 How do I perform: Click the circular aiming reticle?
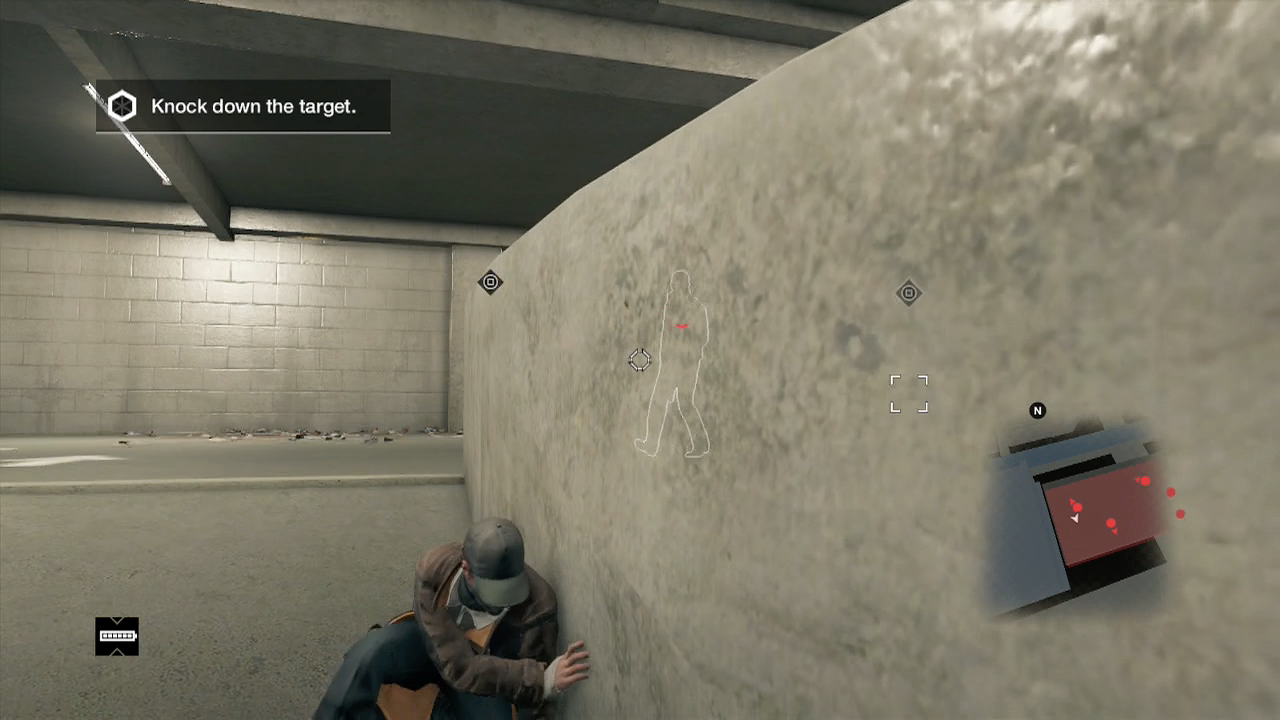pyautogui.click(x=640, y=360)
